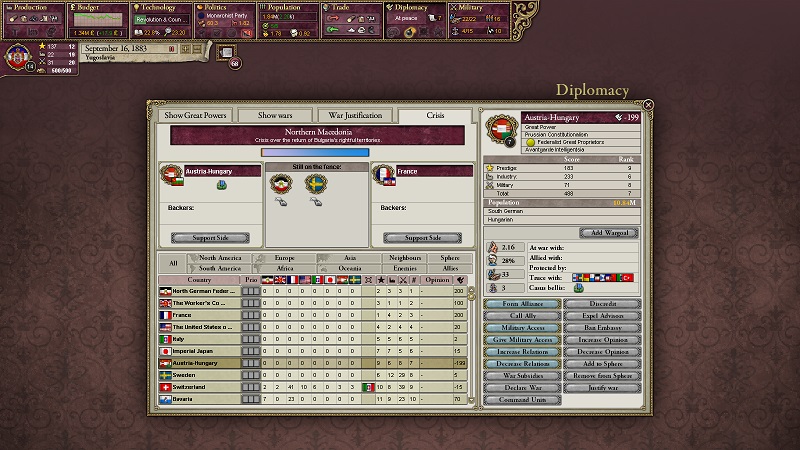The image size is (800, 450).
Task: Increase Relations with Austria-Hungary
Action: (x=522, y=351)
